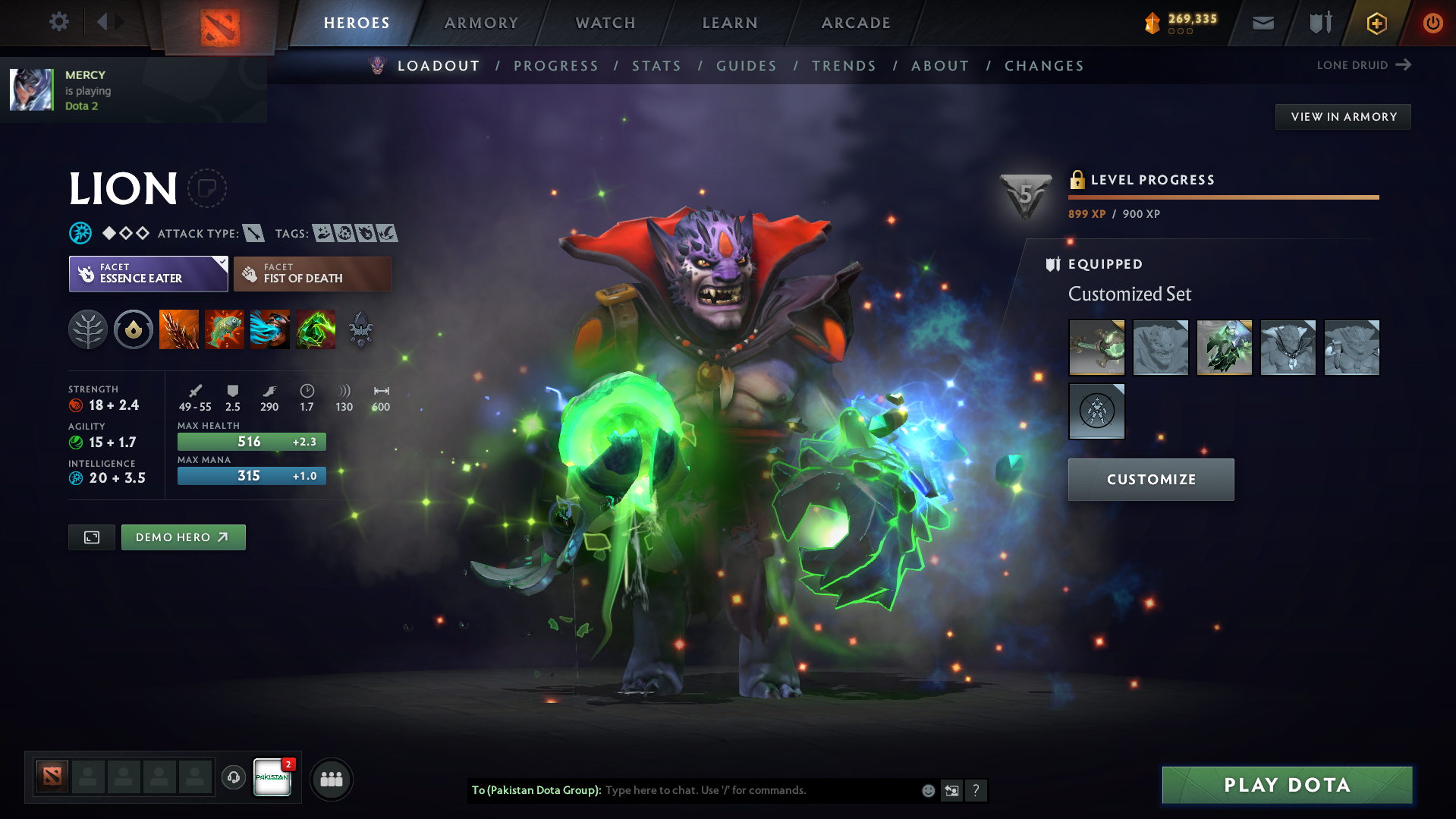Viewport: 1456px width, 819px height.
Task: Click the CUSTOMIZE button
Action: click(x=1150, y=479)
